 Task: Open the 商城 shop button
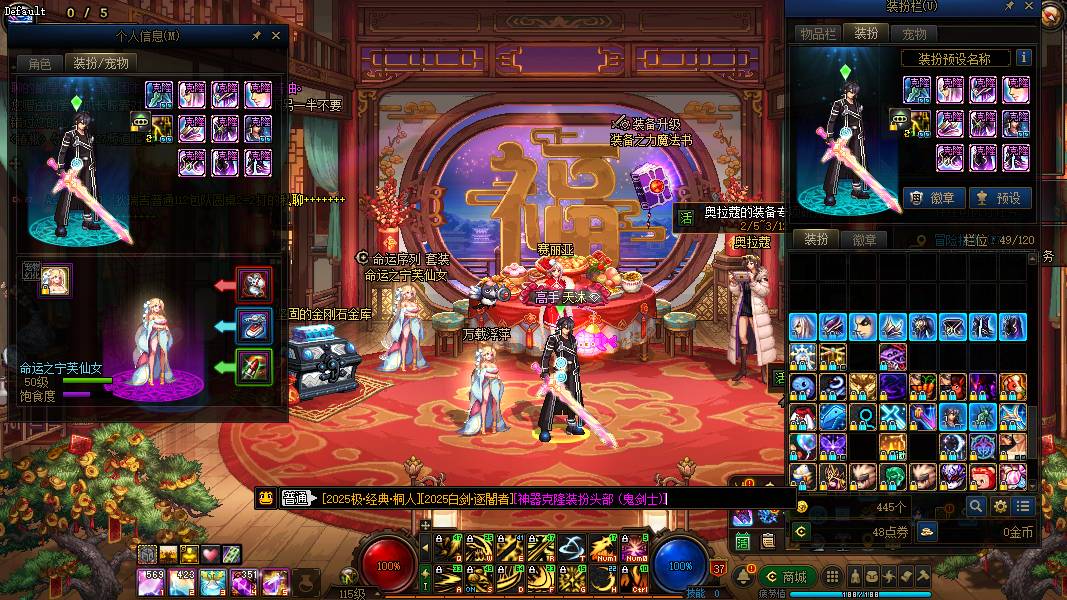pos(785,577)
